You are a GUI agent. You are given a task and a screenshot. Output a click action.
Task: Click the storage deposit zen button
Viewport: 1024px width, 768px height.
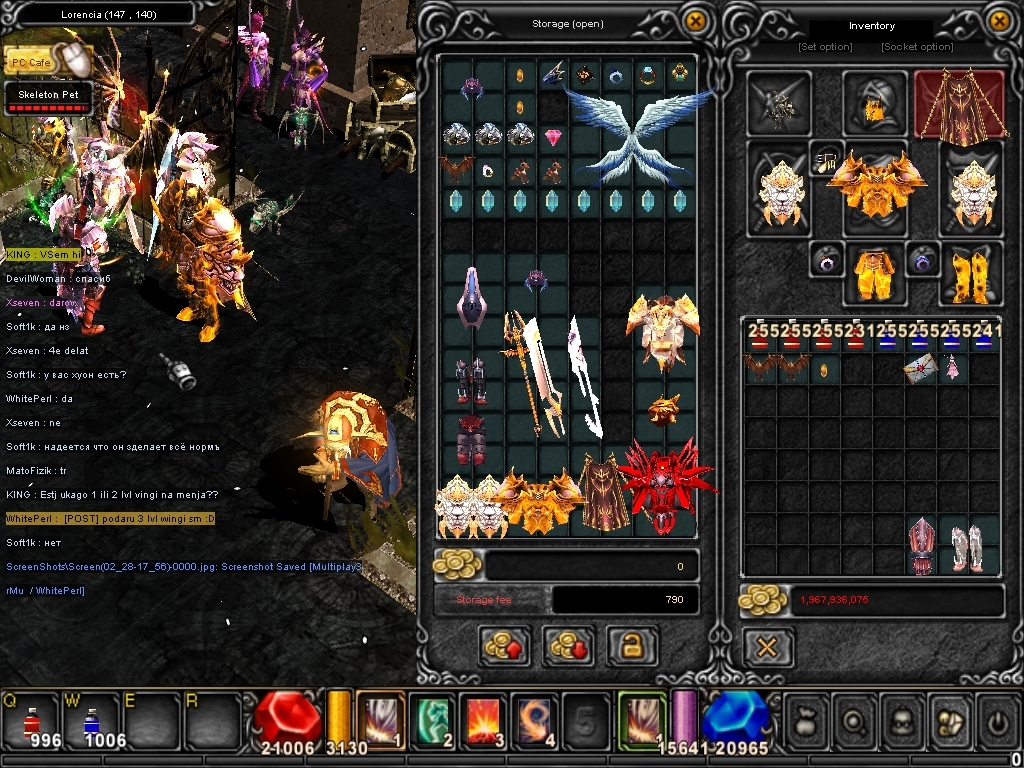pos(503,646)
